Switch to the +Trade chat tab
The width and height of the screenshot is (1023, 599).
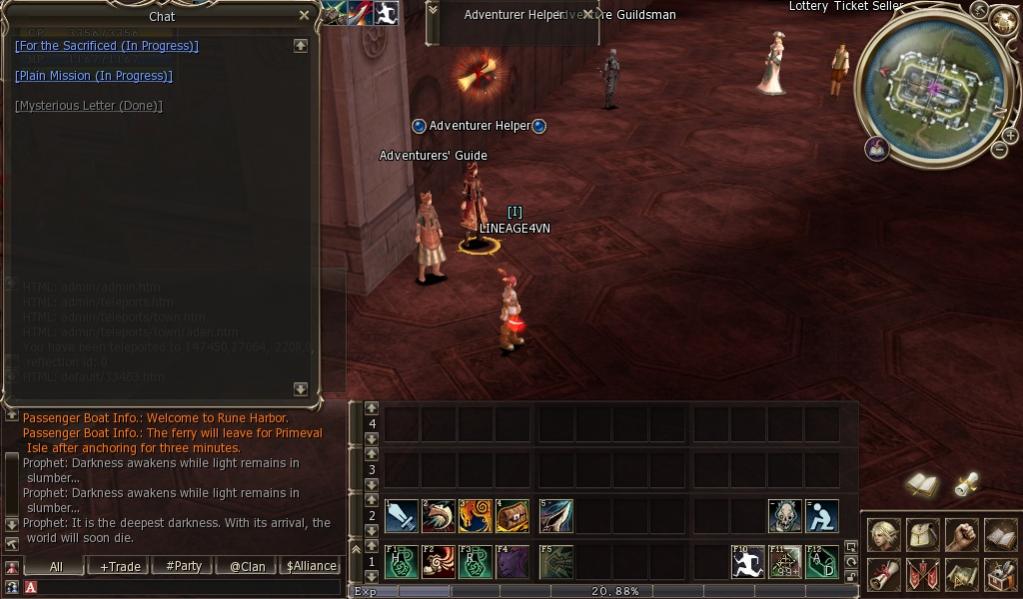click(119, 566)
